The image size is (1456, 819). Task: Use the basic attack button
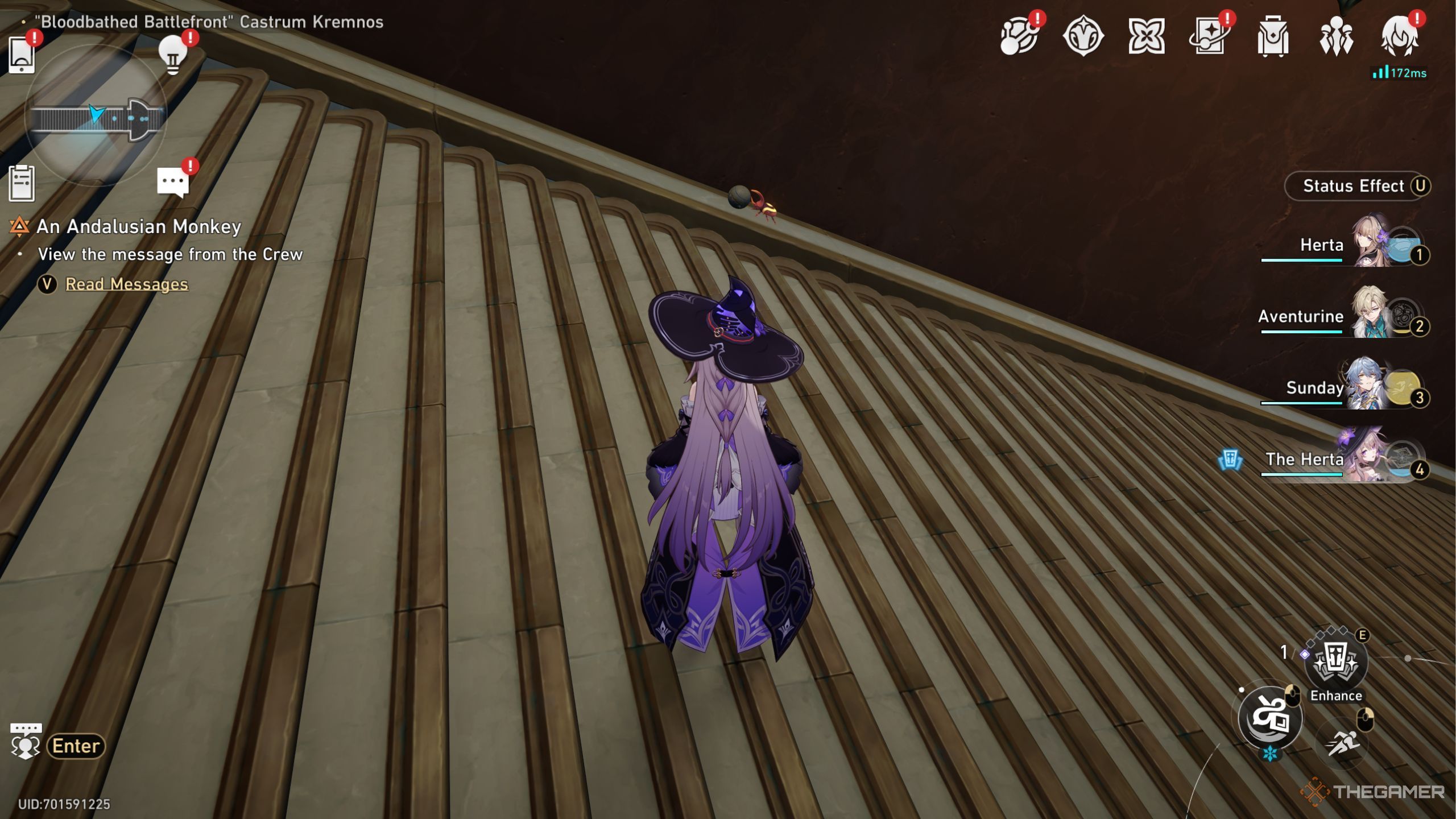[x=1269, y=718]
